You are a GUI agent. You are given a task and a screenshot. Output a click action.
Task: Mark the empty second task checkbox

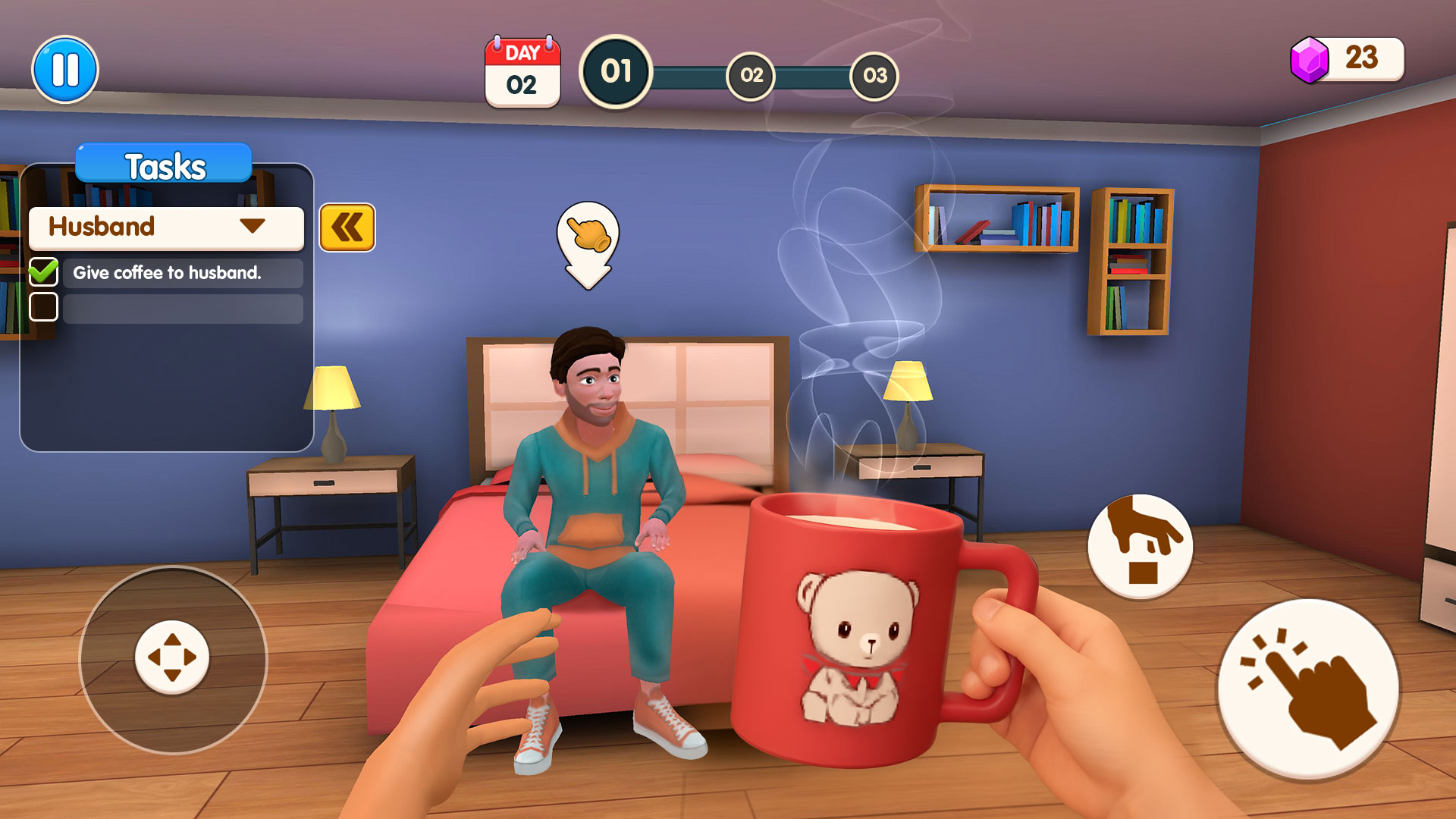pyautogui.click(x=44, y=306)
